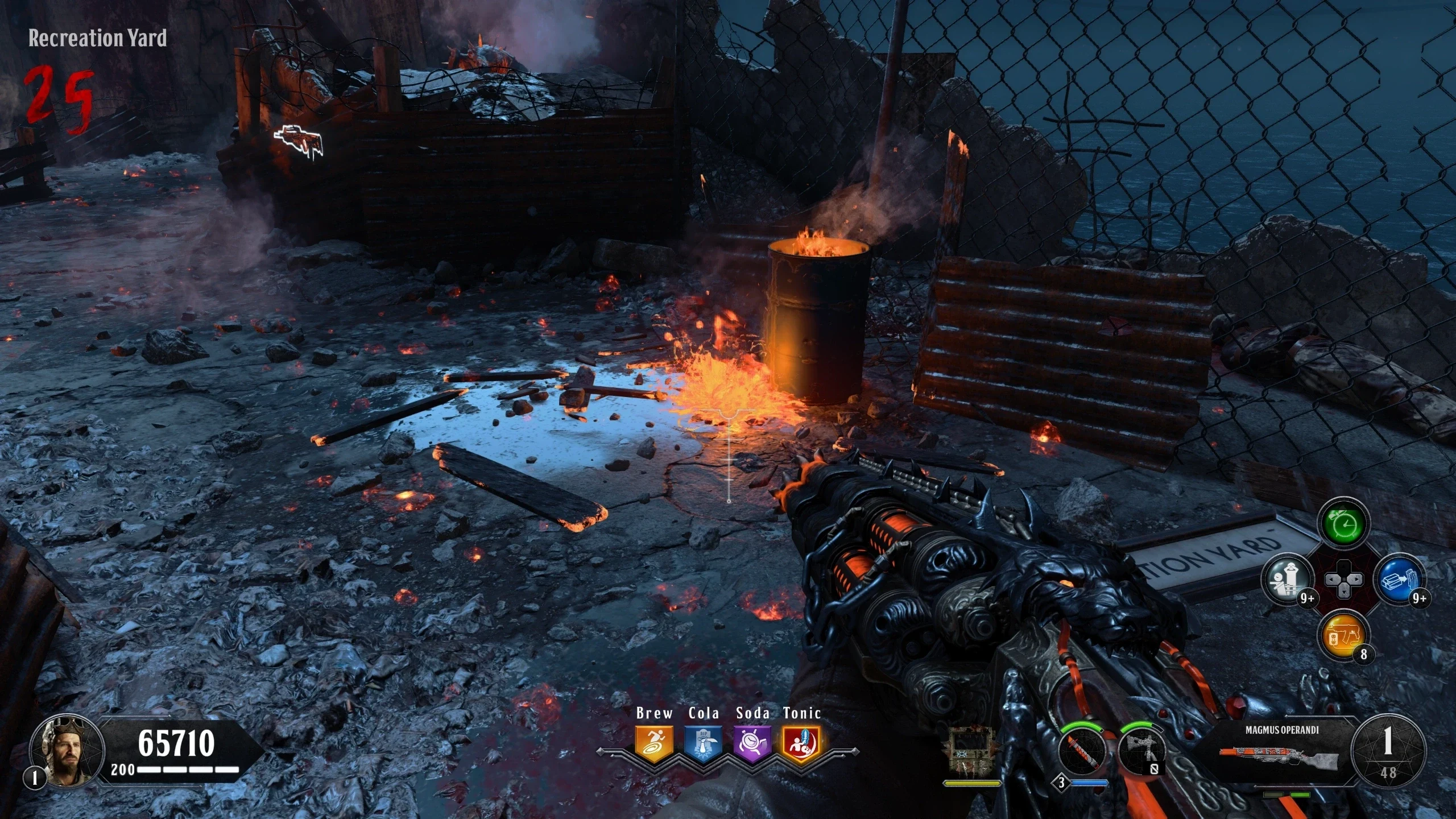Activate the orange weapon elixir
Image resolution: width=1456 pixels, height=819 pixels.
click(1344, 635)
